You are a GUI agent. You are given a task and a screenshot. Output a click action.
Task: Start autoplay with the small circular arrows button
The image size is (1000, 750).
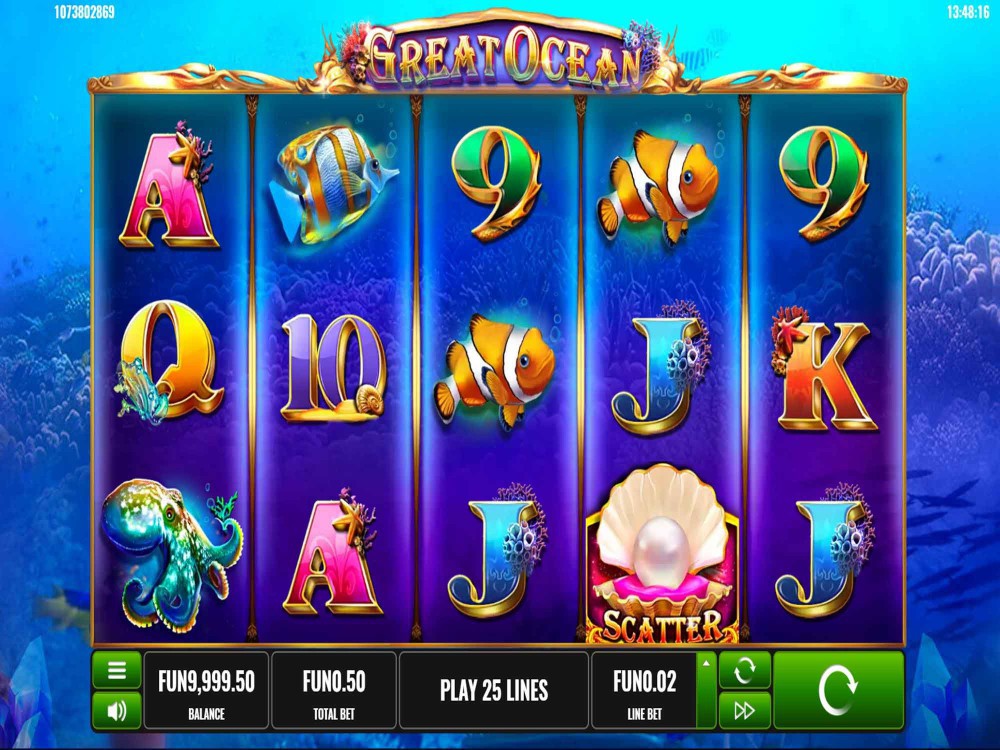pos(744,670)
